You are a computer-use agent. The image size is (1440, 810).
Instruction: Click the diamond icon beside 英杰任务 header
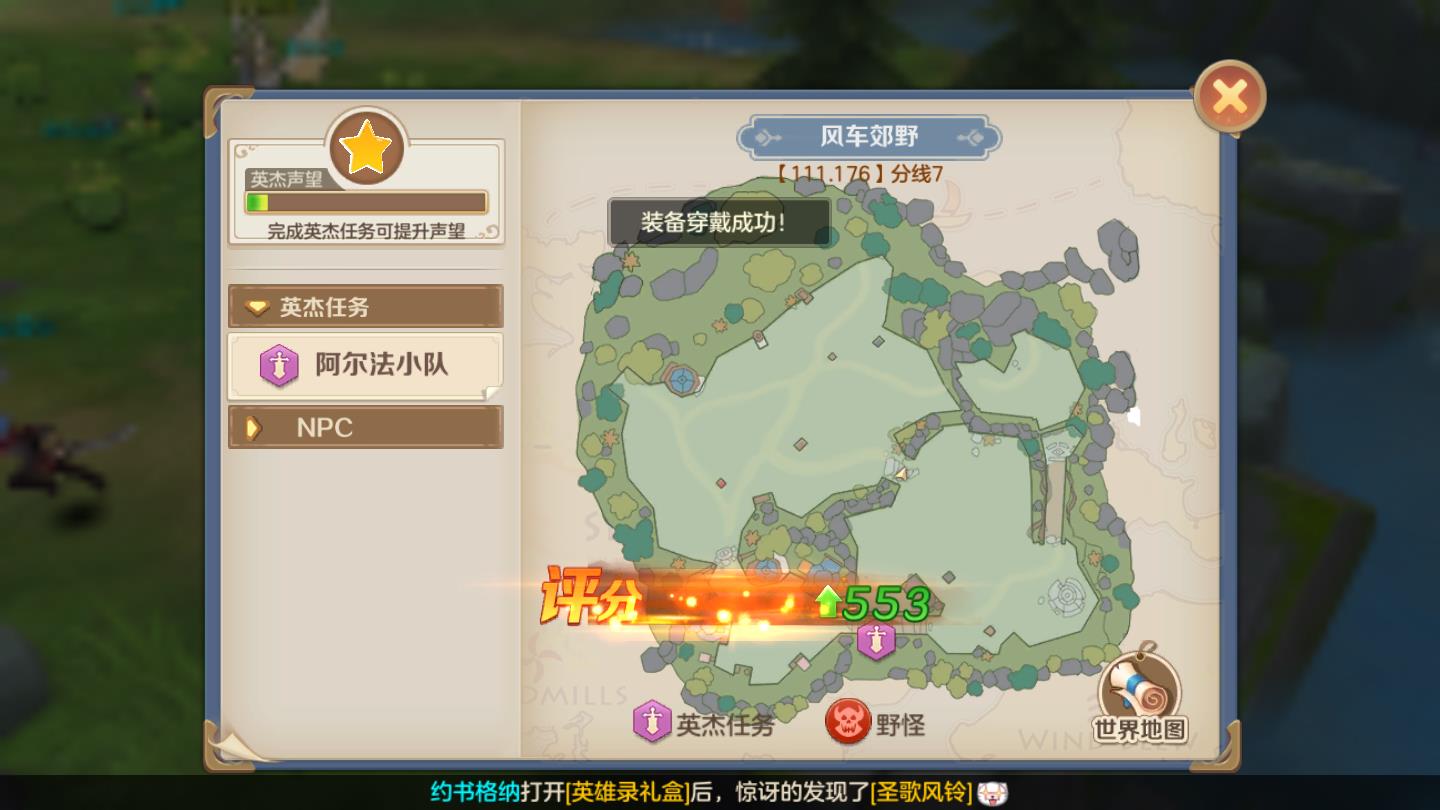[x=255, y=306]
